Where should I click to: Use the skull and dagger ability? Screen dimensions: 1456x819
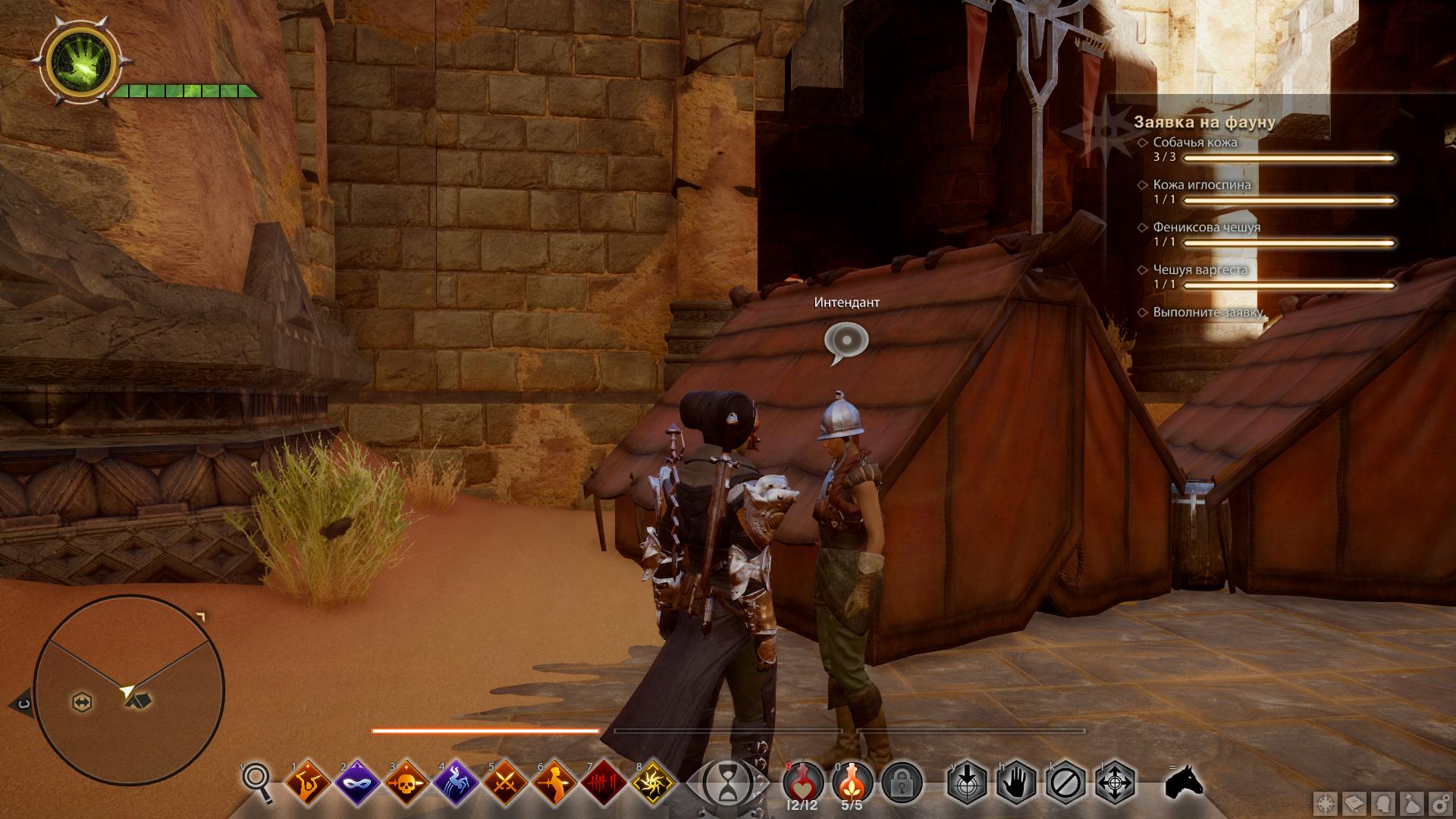point(408,782)
